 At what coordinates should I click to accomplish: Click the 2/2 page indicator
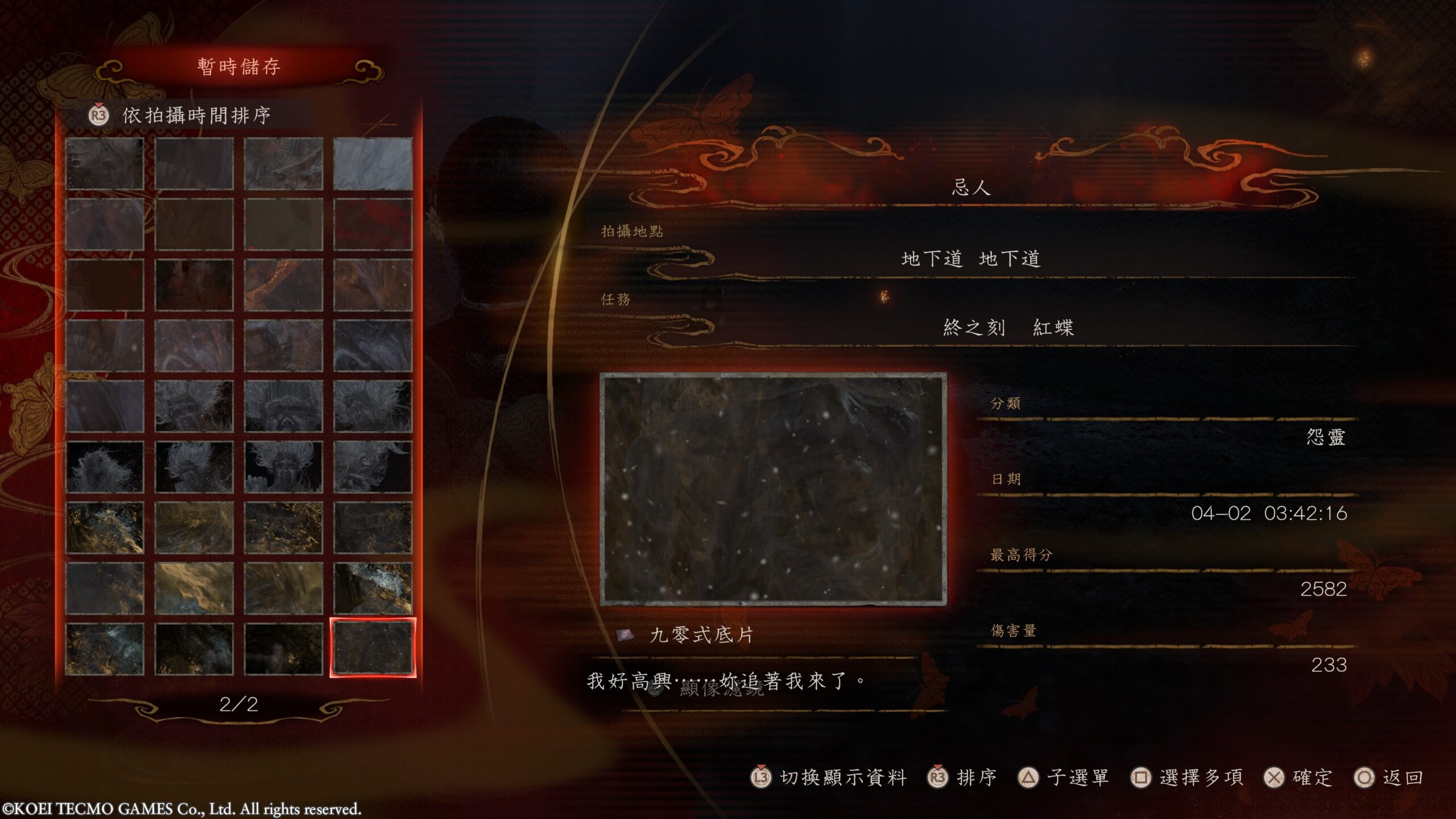tap(239, 705)
